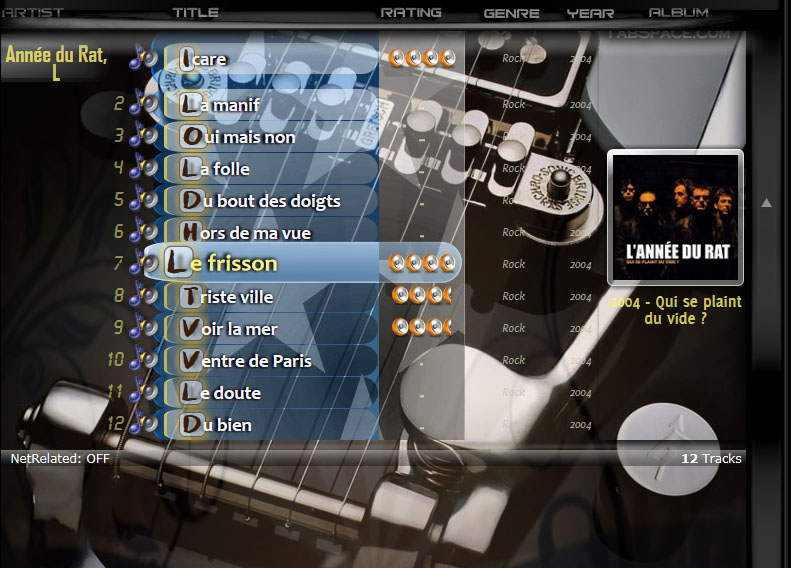Toggle the NetRelated OFF setting
The image size is (791, 568).
(60, 459)
